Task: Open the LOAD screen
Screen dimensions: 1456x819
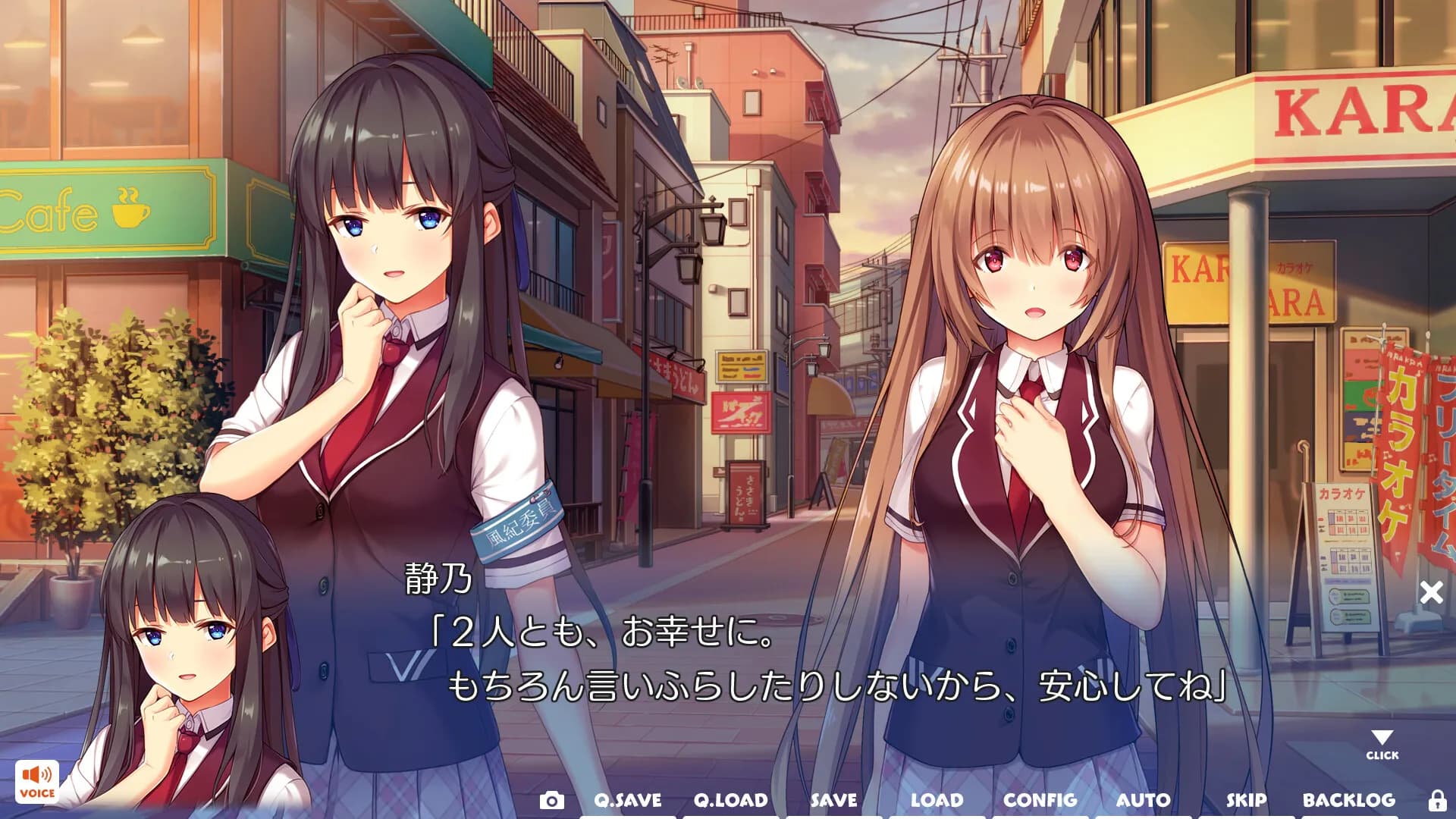Action: [x=937, y=799]
